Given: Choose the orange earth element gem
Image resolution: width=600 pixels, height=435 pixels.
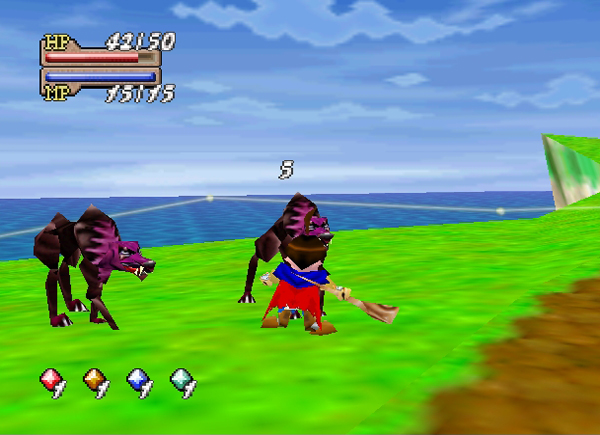Looking at the screenshot, I should [95, 381].
